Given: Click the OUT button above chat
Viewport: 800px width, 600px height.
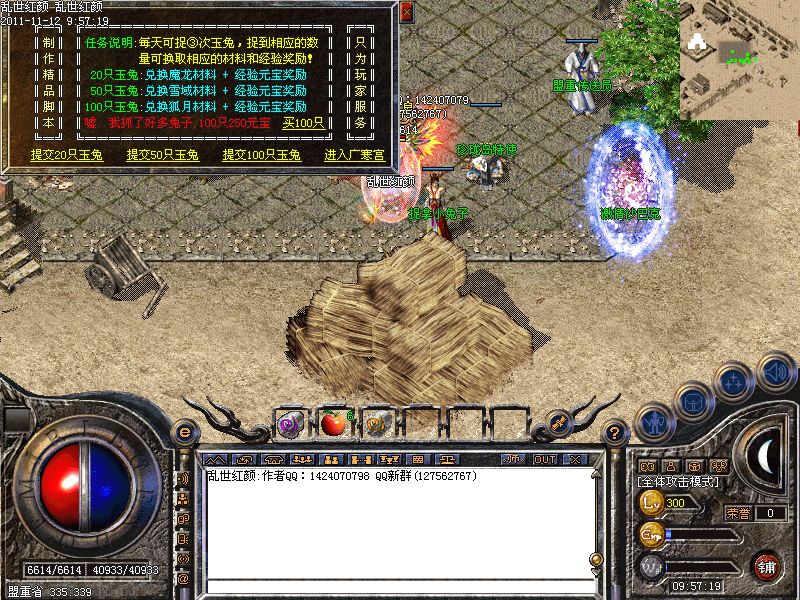Looking at the screenshot, I should (545, 459).
